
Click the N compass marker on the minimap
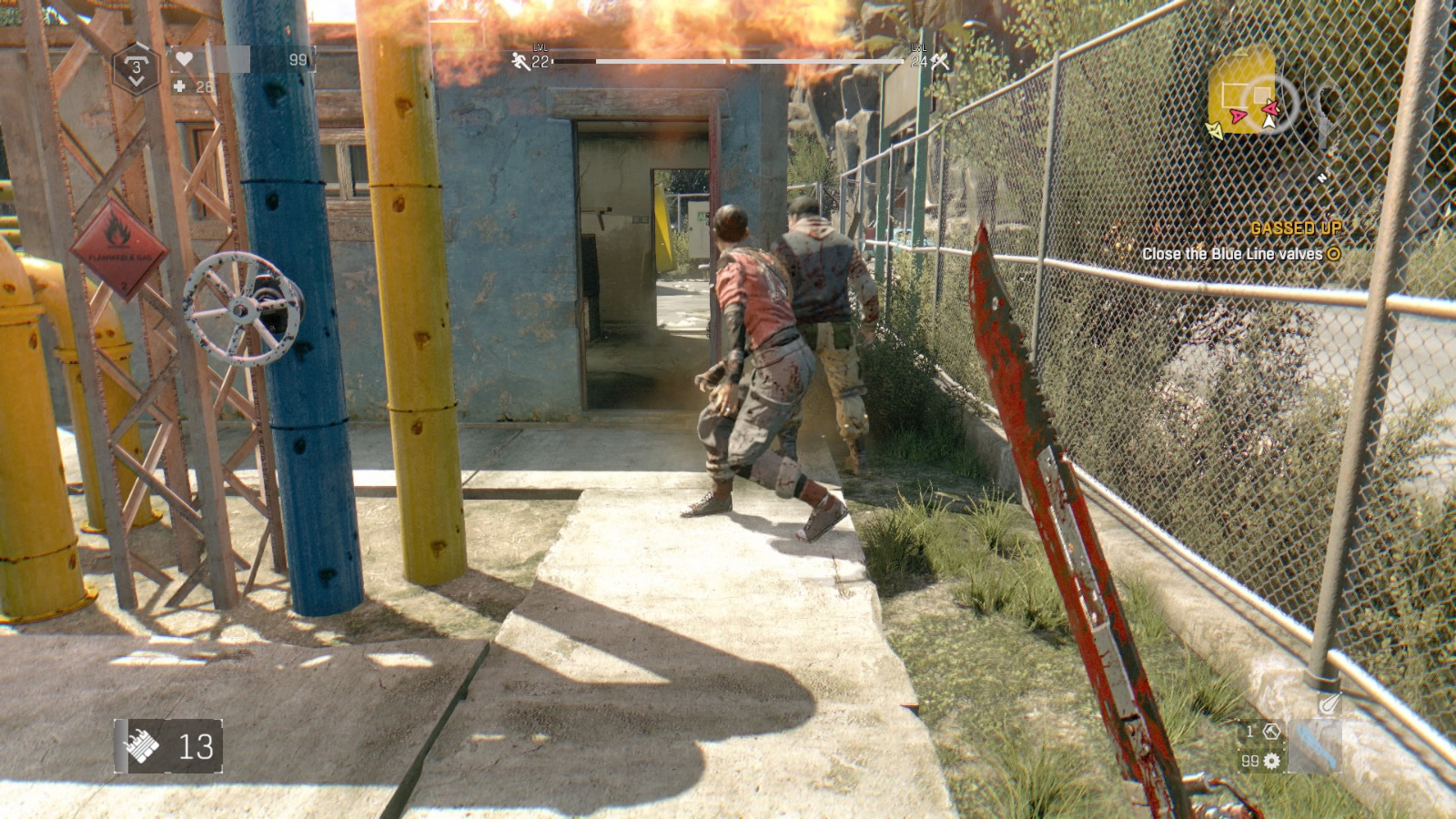click(1322, 177)
